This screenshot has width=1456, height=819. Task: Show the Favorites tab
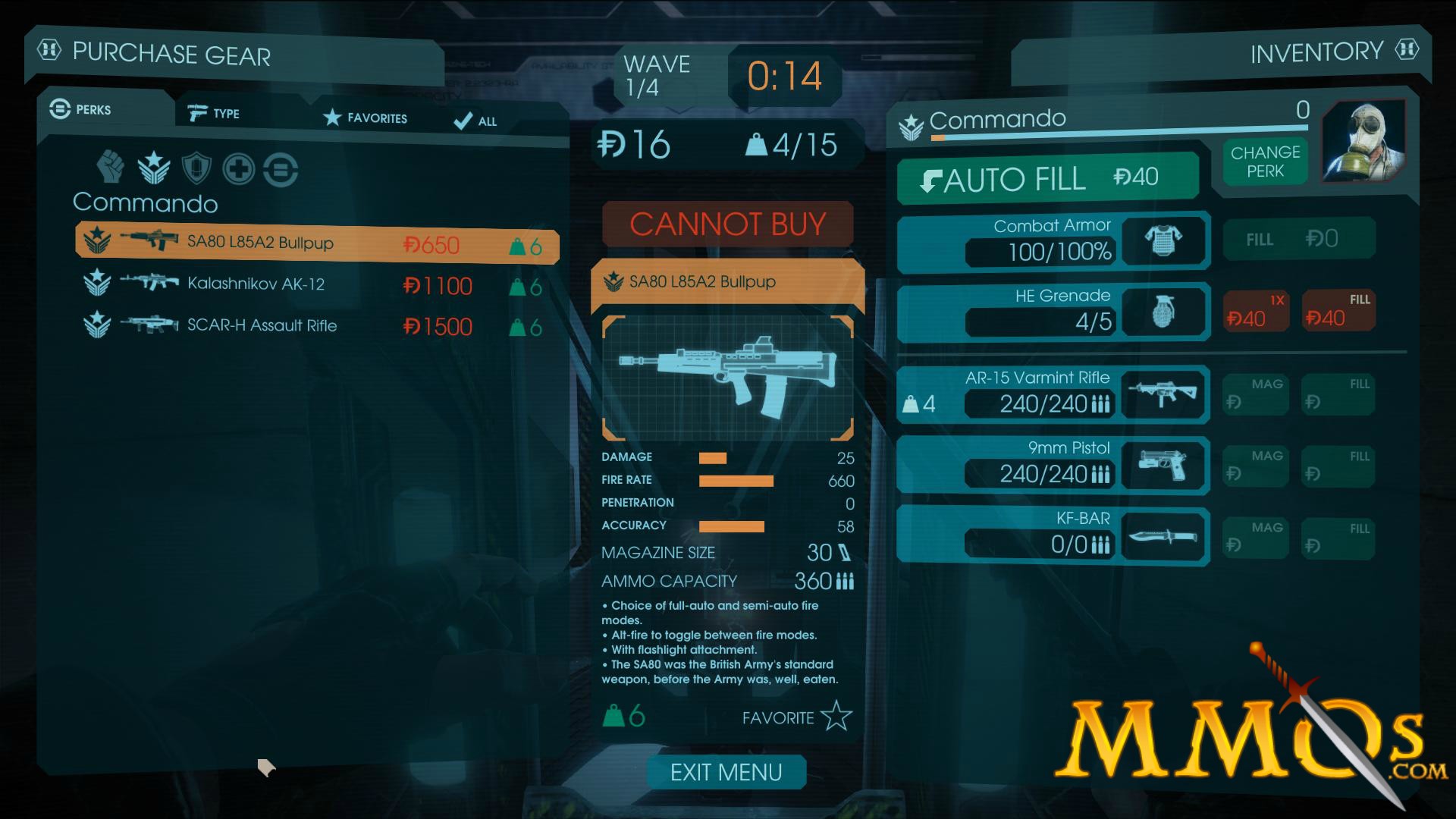[x=366, y=118]
